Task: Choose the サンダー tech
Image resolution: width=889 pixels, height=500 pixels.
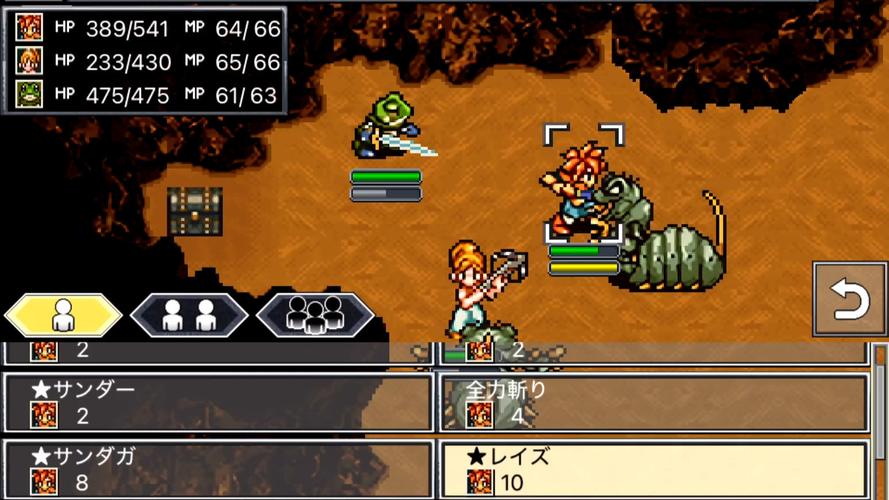Action: pyautogui.click(x=217, y=403)
